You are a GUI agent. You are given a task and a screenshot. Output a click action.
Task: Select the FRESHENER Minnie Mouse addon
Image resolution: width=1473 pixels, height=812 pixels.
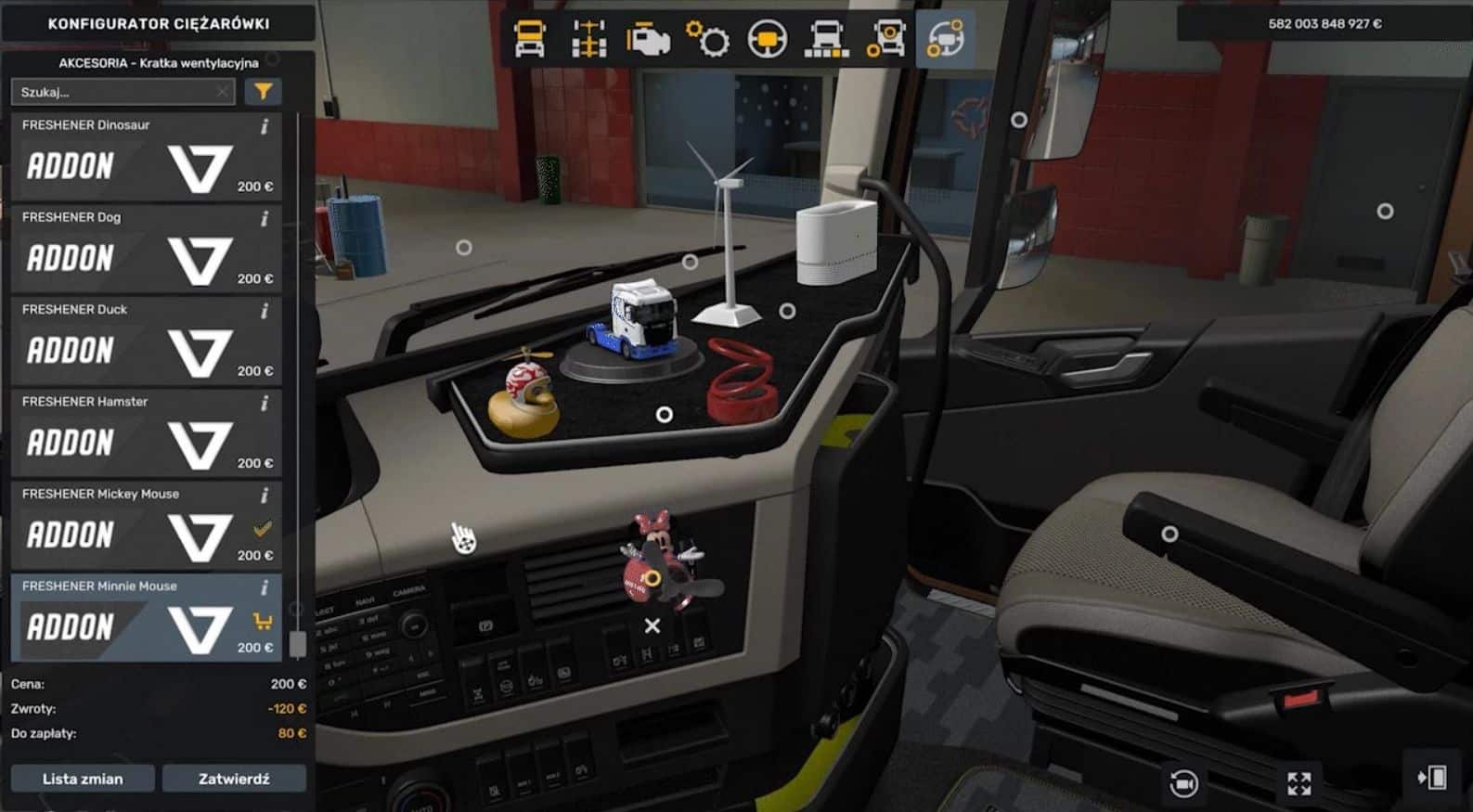[x=146, y=618]
